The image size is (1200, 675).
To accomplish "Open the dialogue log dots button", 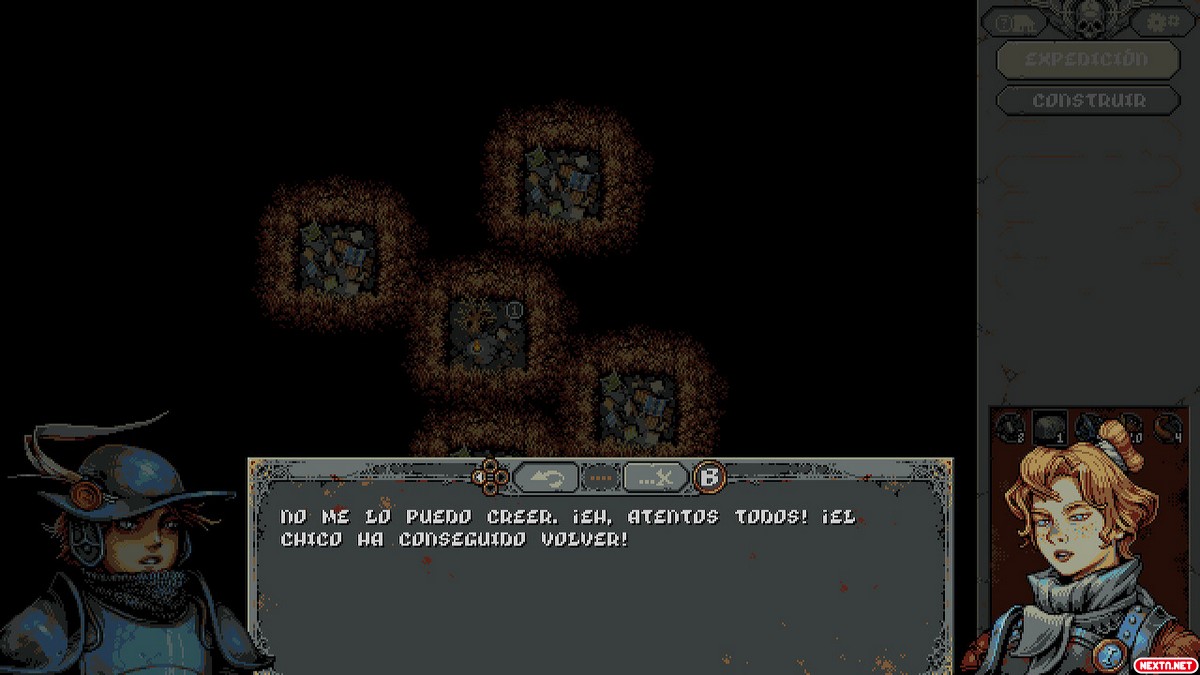I will (601, 478).
